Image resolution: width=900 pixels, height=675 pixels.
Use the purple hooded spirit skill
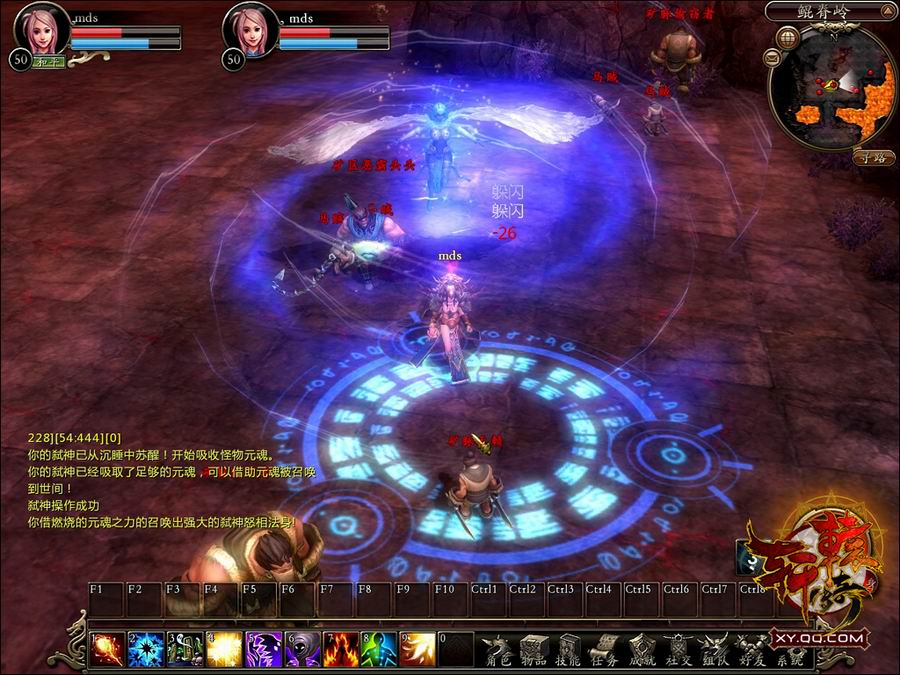coord(301,648)
